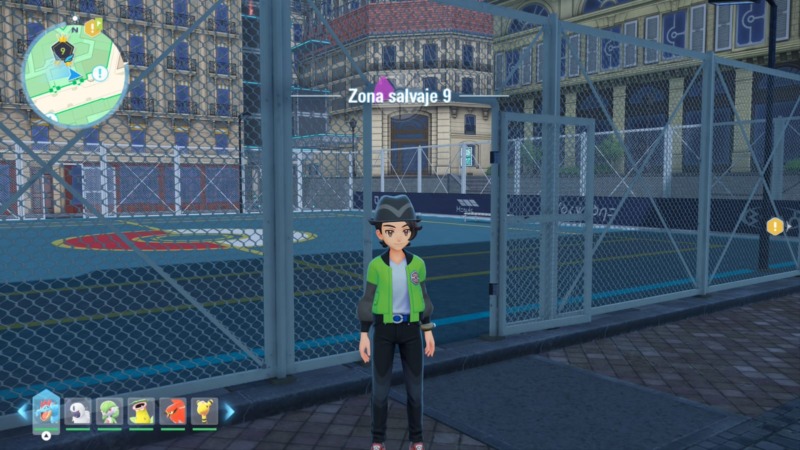
Task: Click the white exclamation marker on minimap
Action: coord(100,74)
